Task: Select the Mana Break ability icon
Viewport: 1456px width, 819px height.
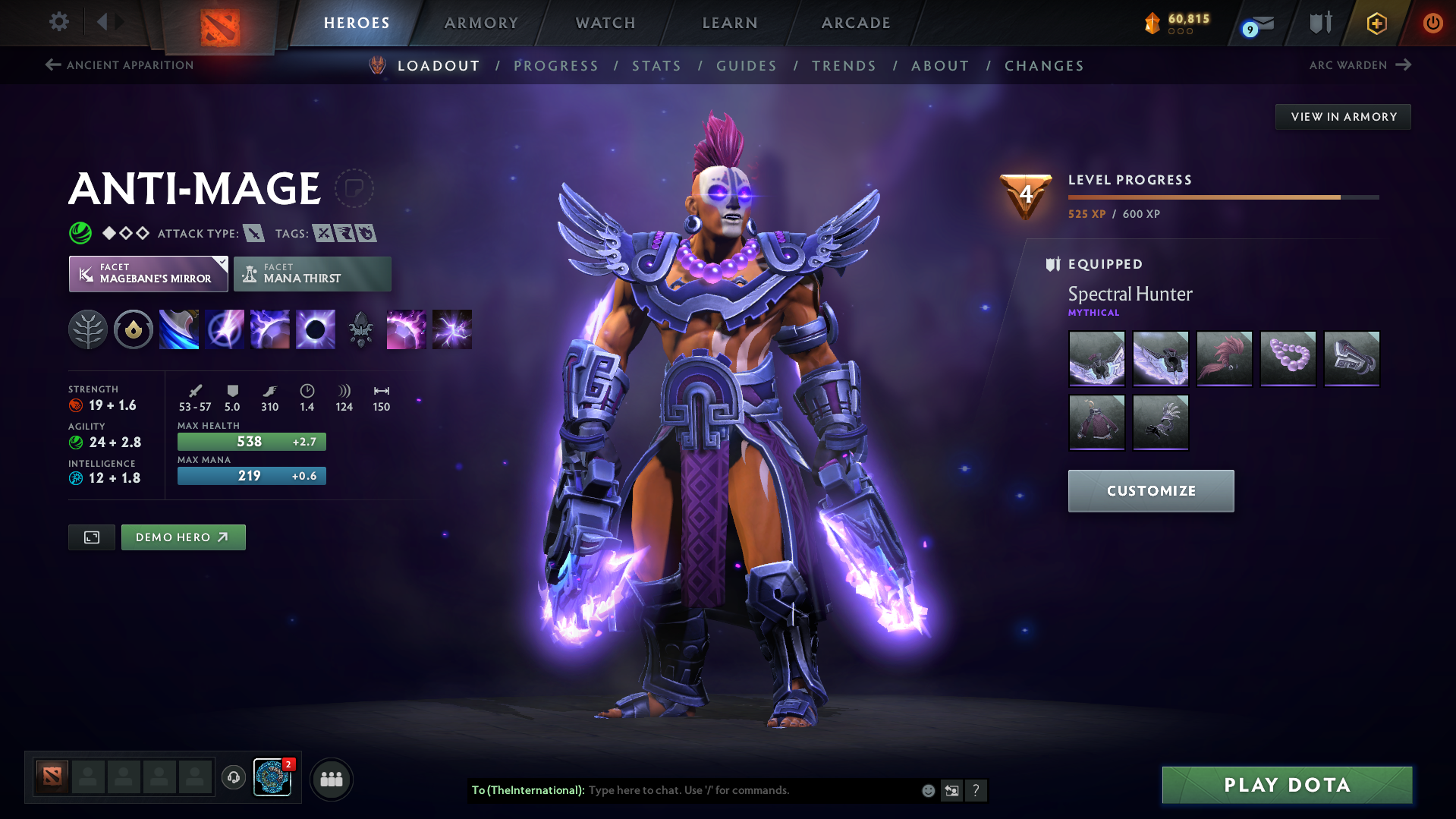Action: (178, 329)
